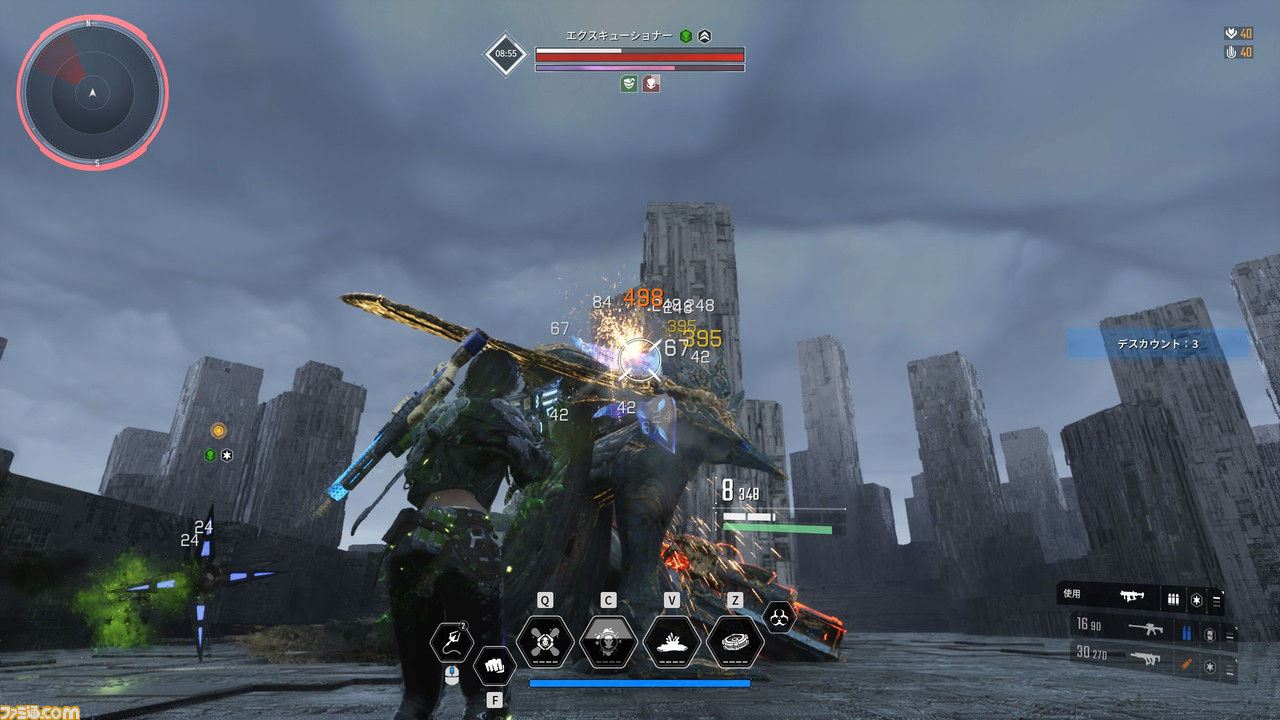Click the blue bullets ammo type icon
1280x720 pixels.
[1188, 632]
